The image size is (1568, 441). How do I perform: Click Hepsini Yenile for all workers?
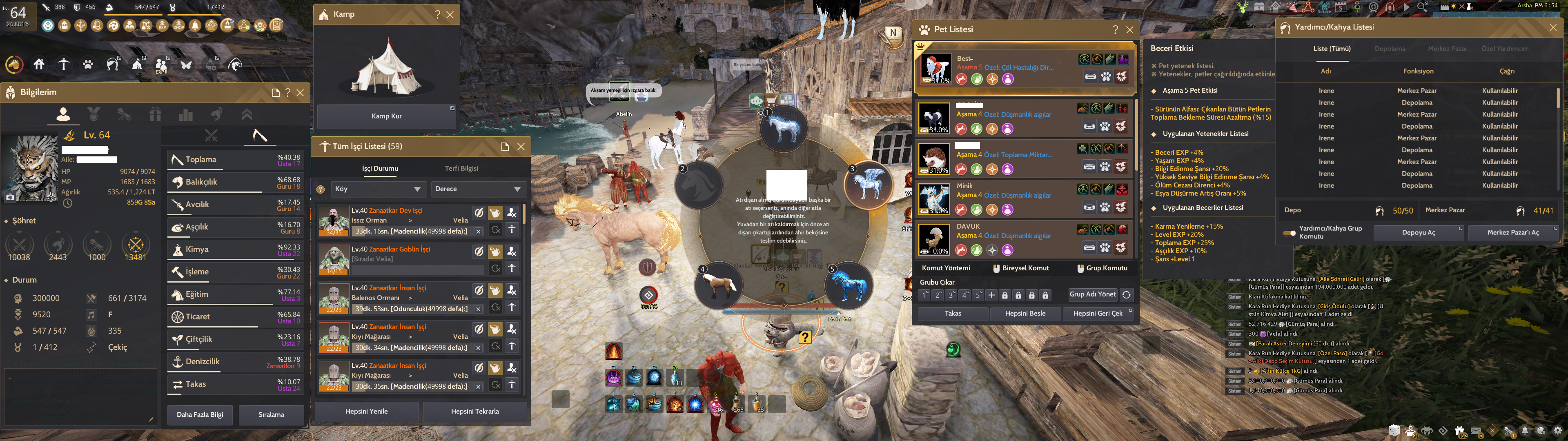[366, 411]
